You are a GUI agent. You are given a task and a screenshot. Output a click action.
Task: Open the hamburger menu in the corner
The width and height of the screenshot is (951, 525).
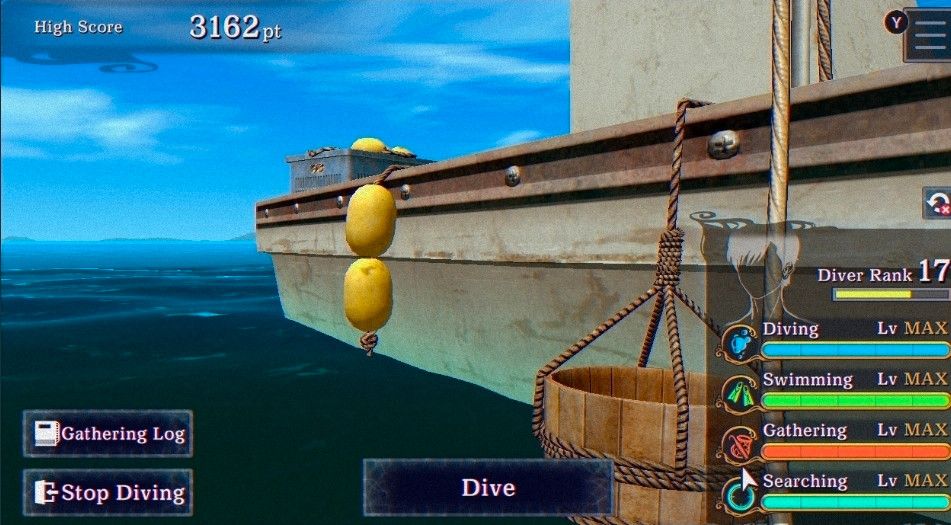928,35
